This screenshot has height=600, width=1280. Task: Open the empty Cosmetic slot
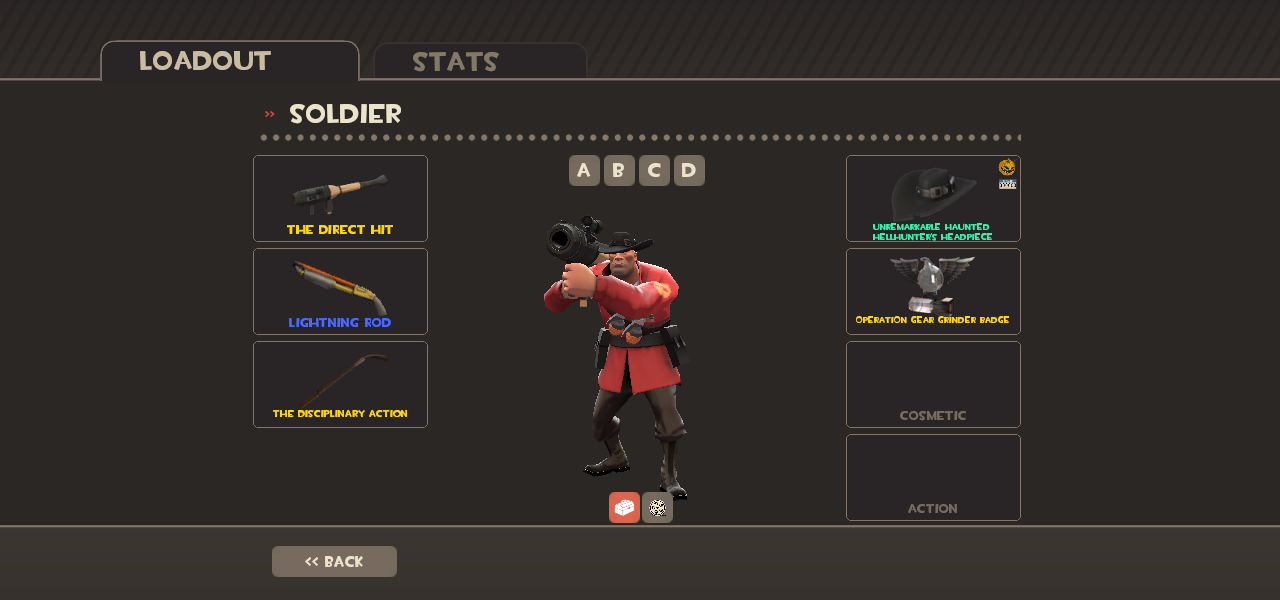(933, 384)
